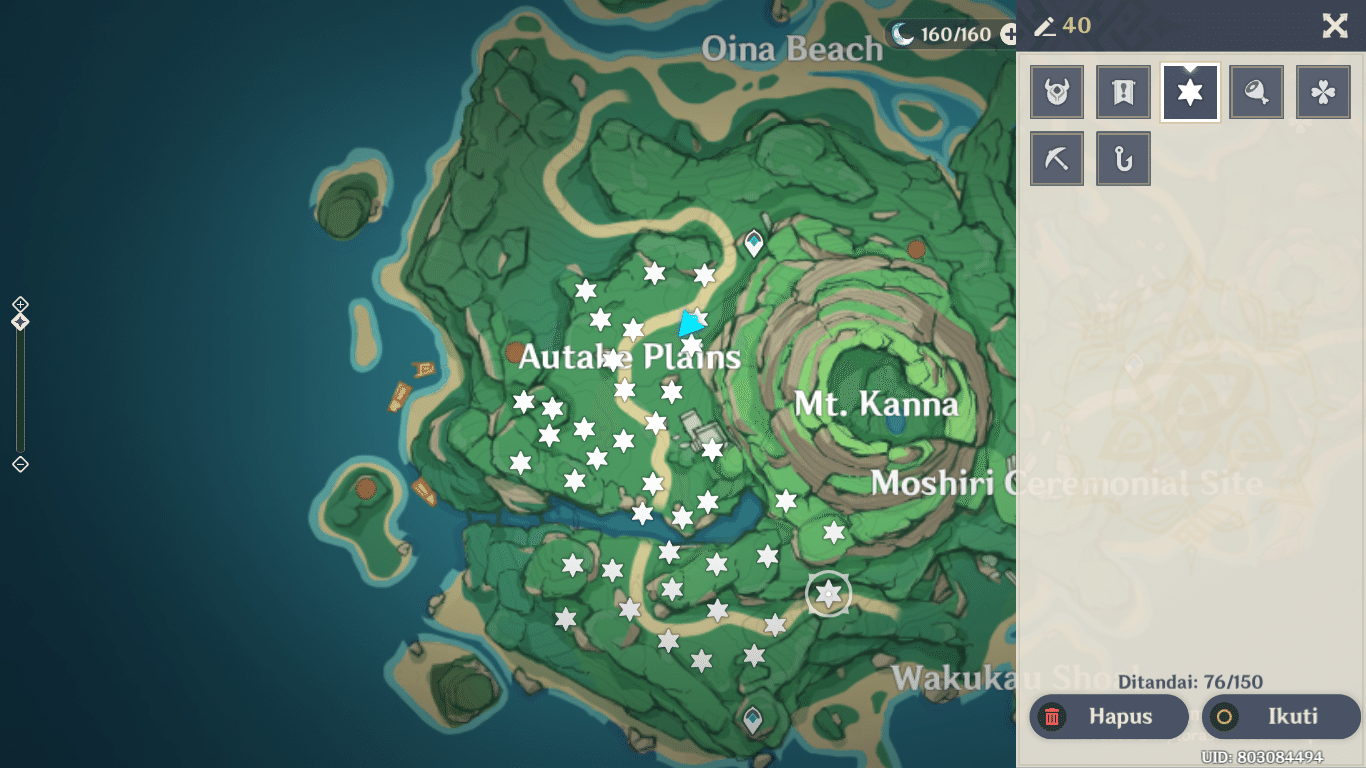Screen dimensions: 1366x768
Task: Click the zoom-out diamond below the map slider
Action: pos(20,463)
